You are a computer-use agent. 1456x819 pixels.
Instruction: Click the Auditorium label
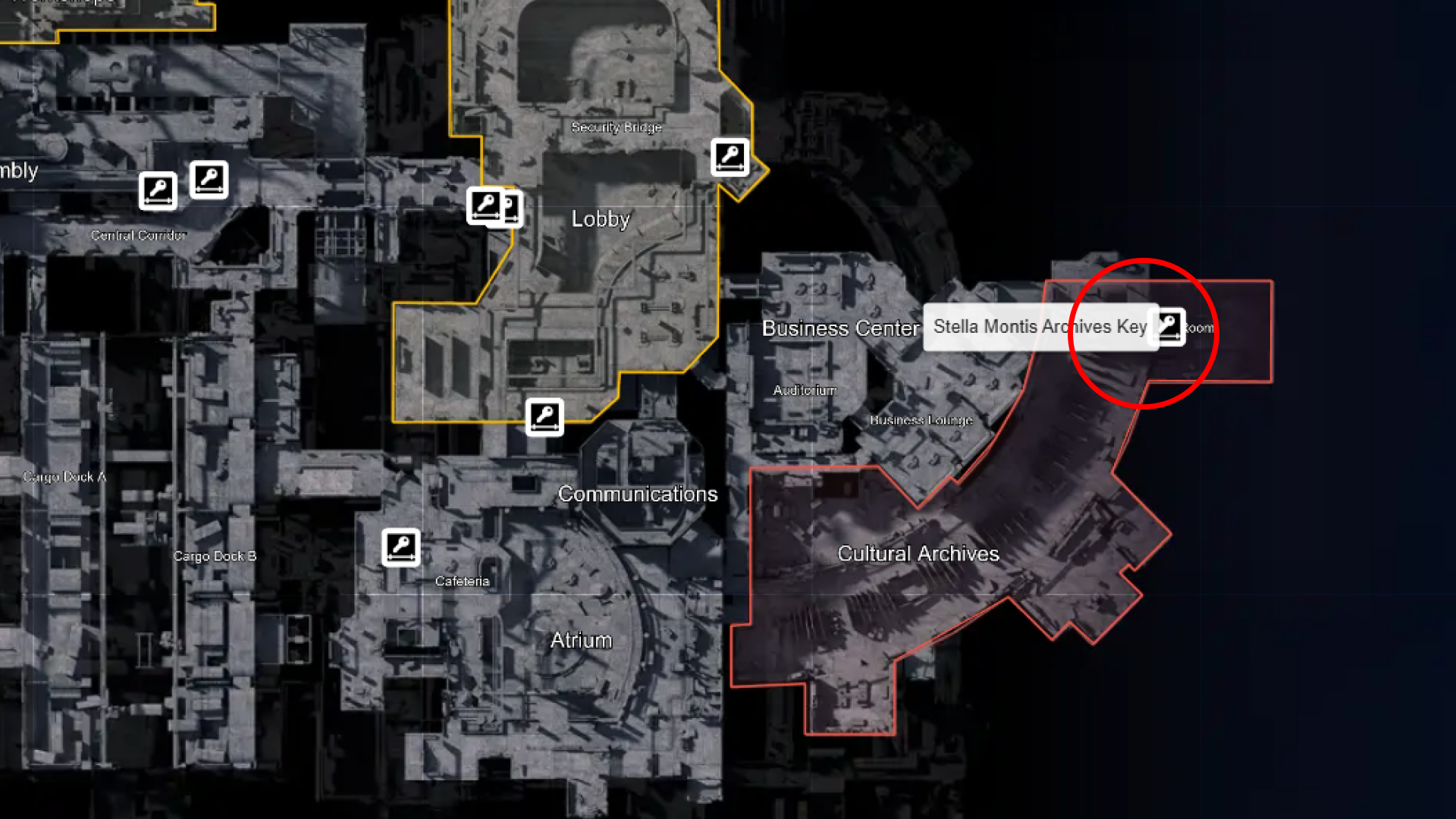805,389
